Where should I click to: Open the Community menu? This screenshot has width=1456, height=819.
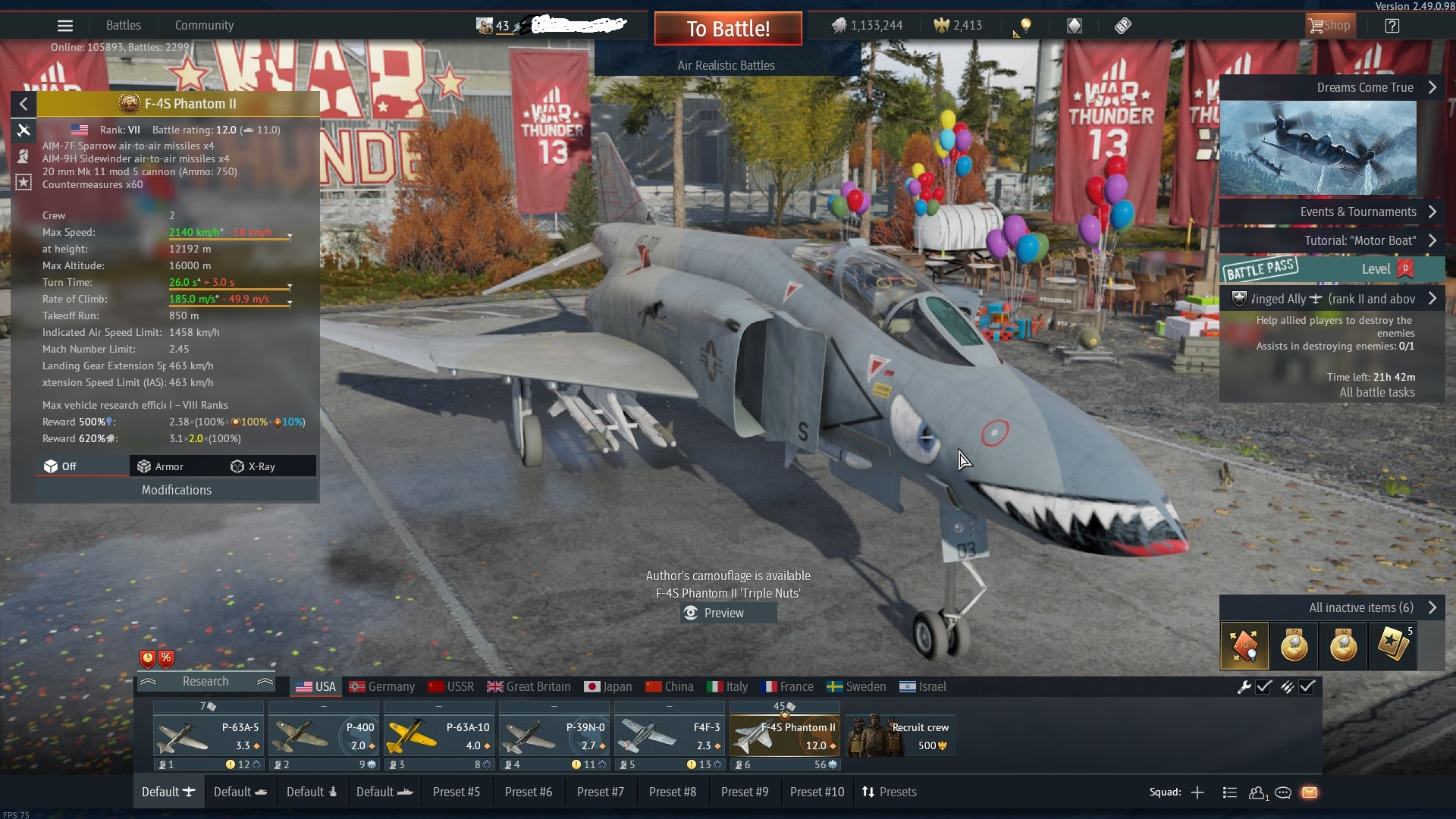[204, 25]
